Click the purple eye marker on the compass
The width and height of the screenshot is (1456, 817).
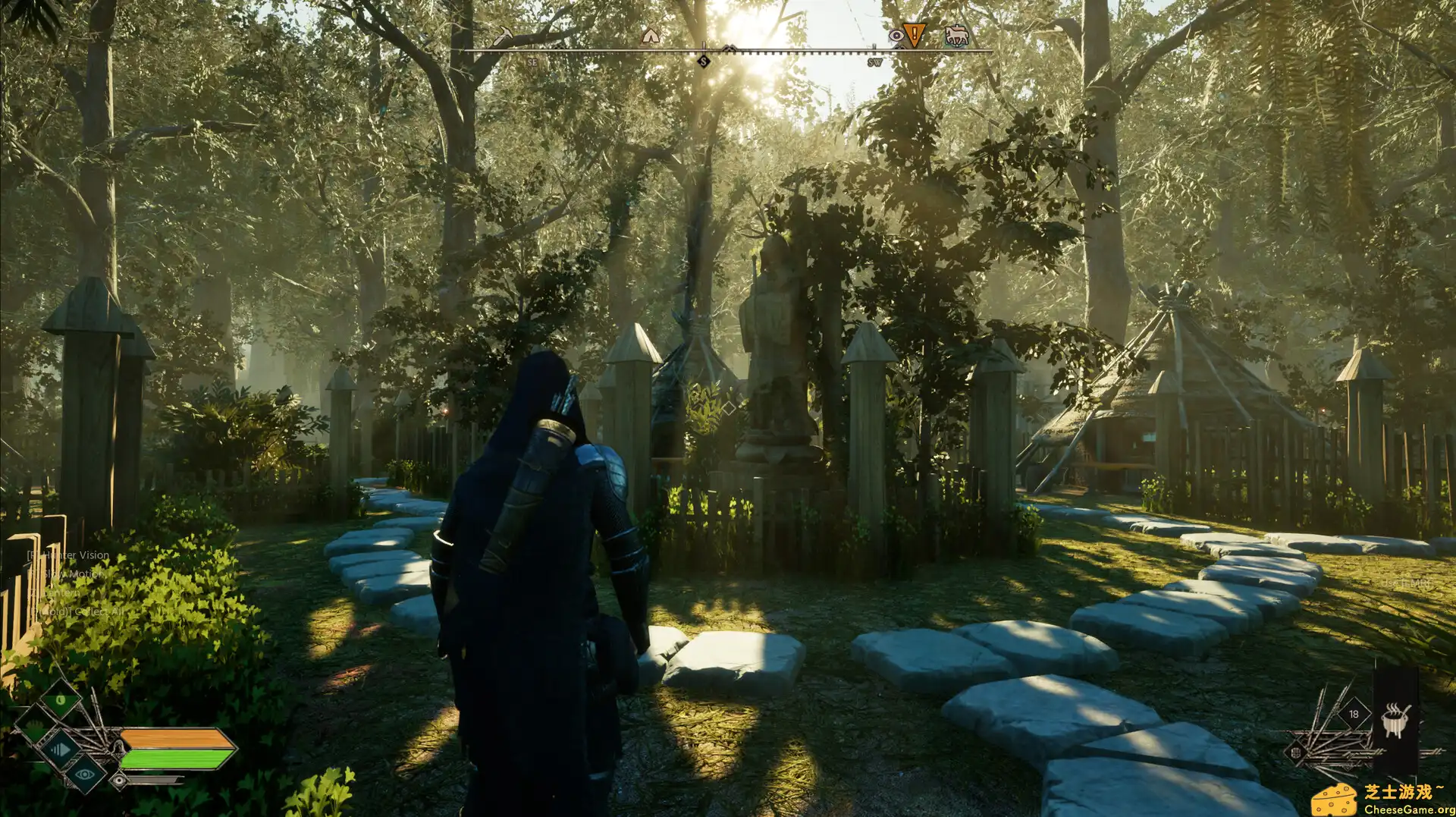point(897,35)
